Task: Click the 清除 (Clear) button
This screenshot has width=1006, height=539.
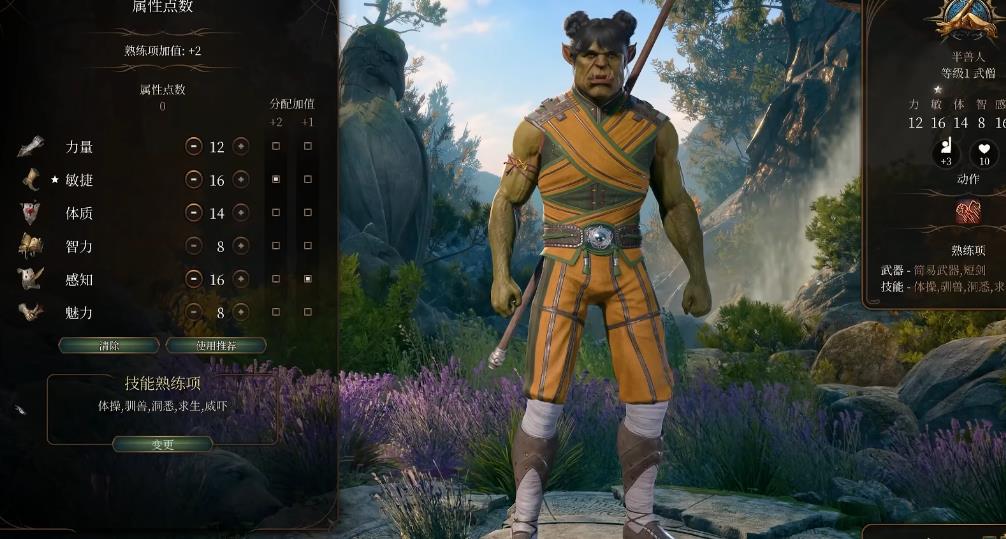Action: pyautogui.click(x=109, y=345)
